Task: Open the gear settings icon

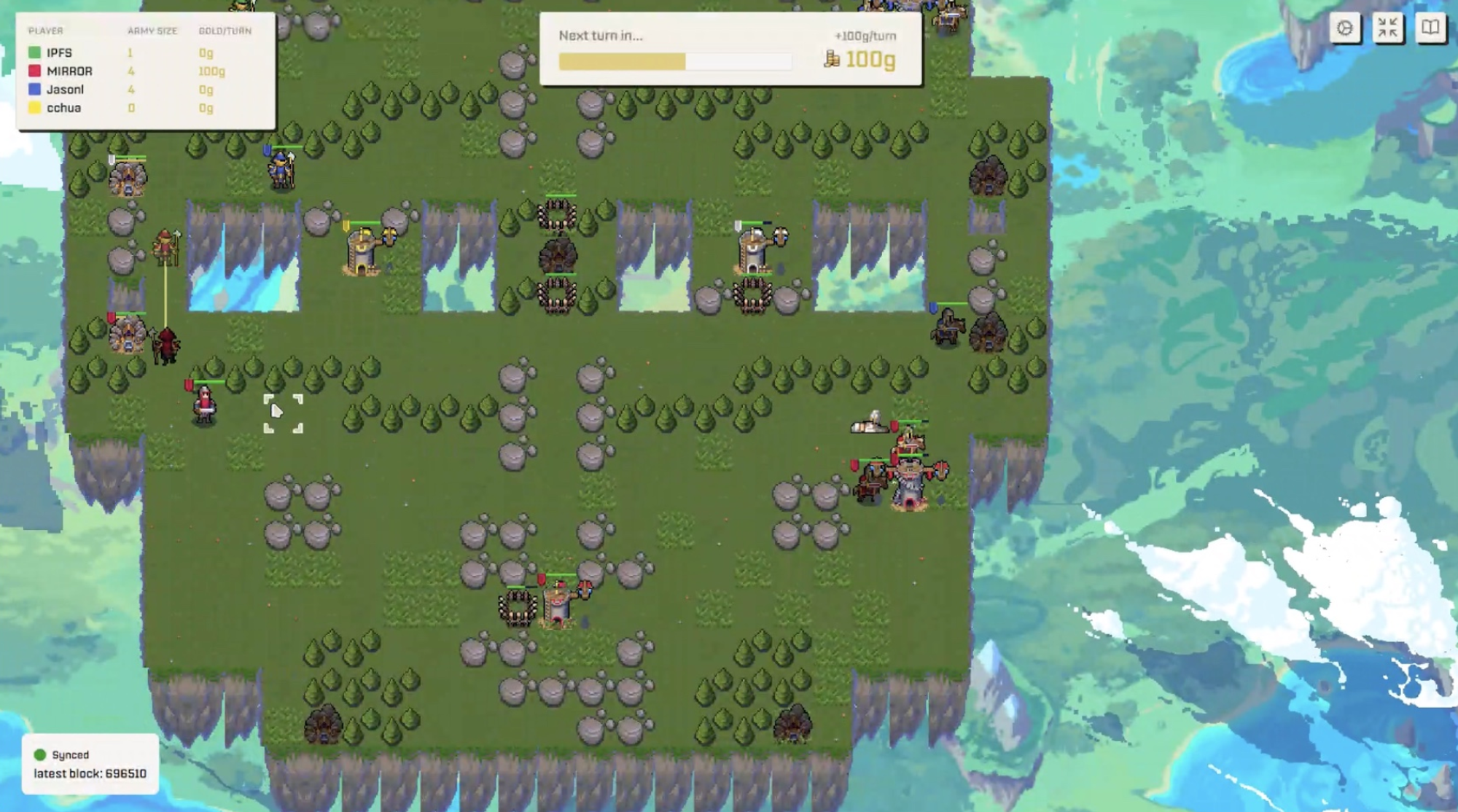Action: [1345, 28]
